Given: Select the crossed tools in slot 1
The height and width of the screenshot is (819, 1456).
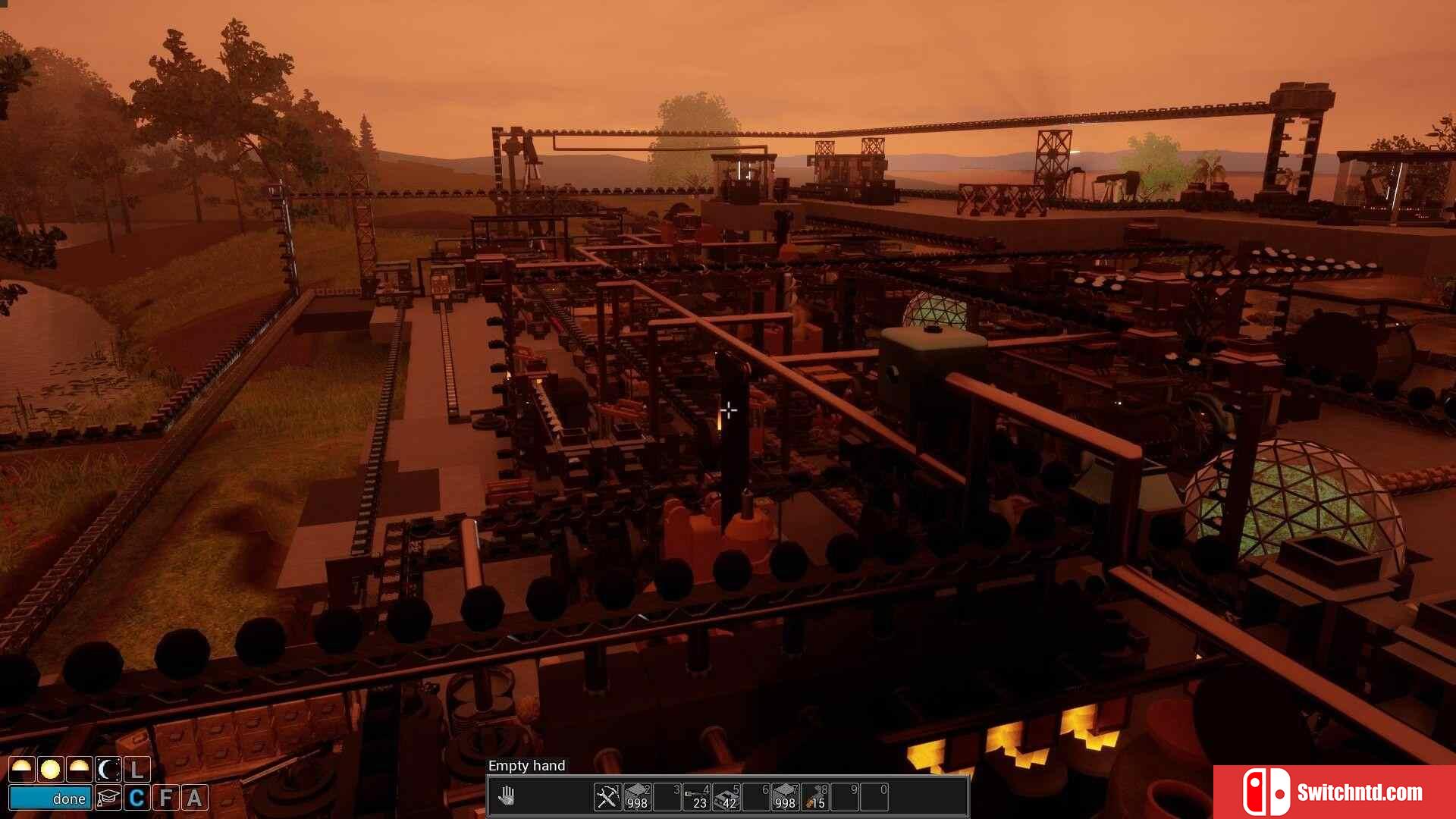Looking at the screenshot, I should coord(607,796).
